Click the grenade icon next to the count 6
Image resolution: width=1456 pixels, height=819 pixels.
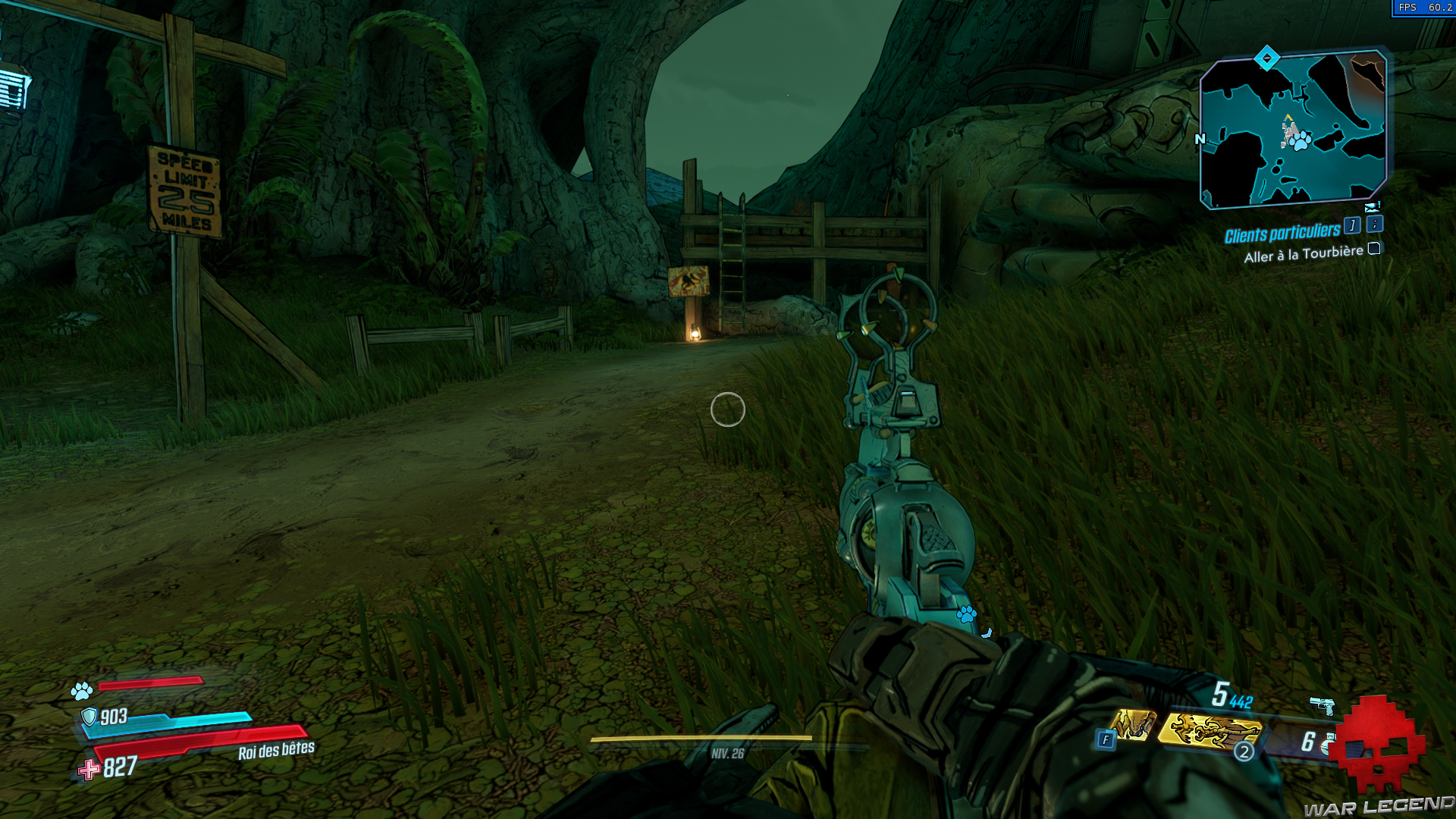(x=1327, y=745)
